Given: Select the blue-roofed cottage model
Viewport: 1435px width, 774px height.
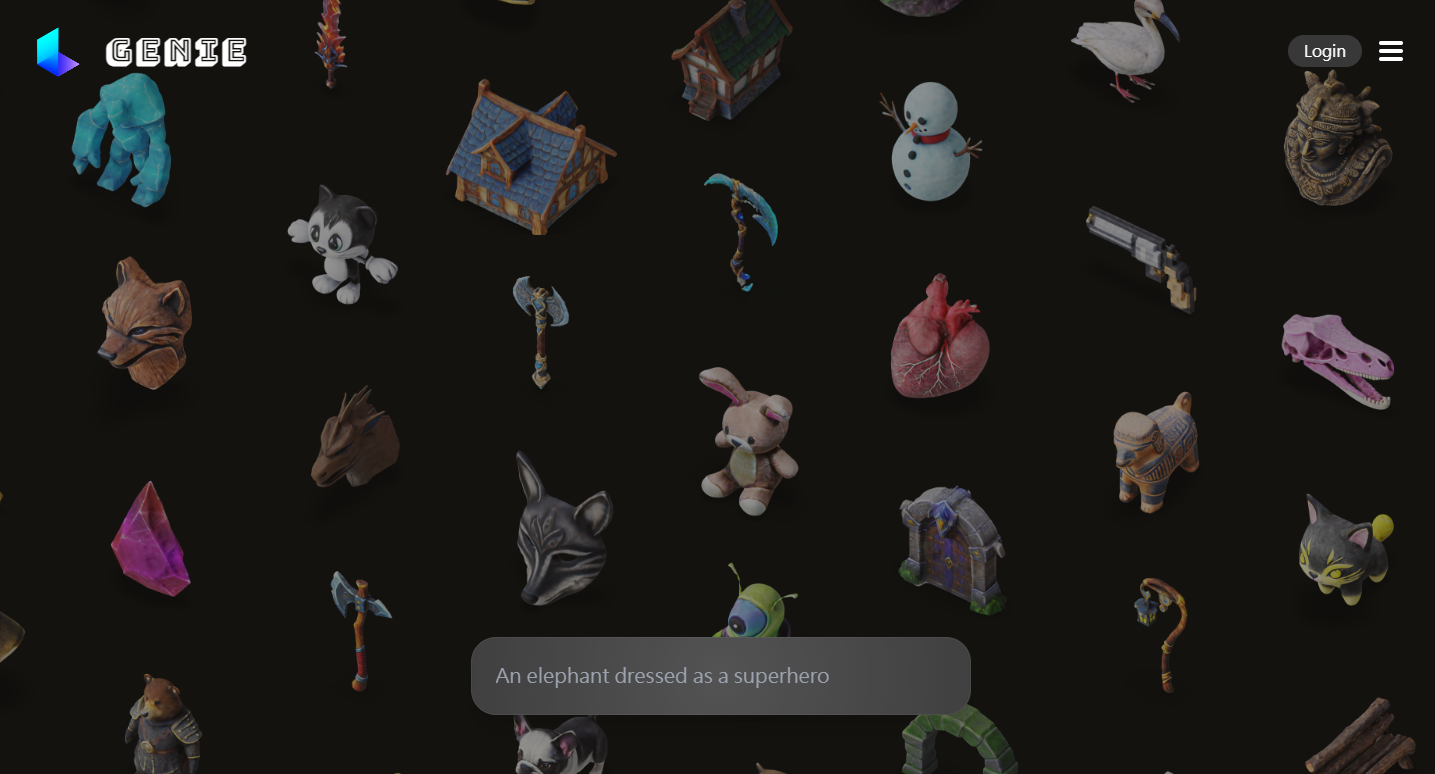Looking at the screenshot, I should 530,160.
